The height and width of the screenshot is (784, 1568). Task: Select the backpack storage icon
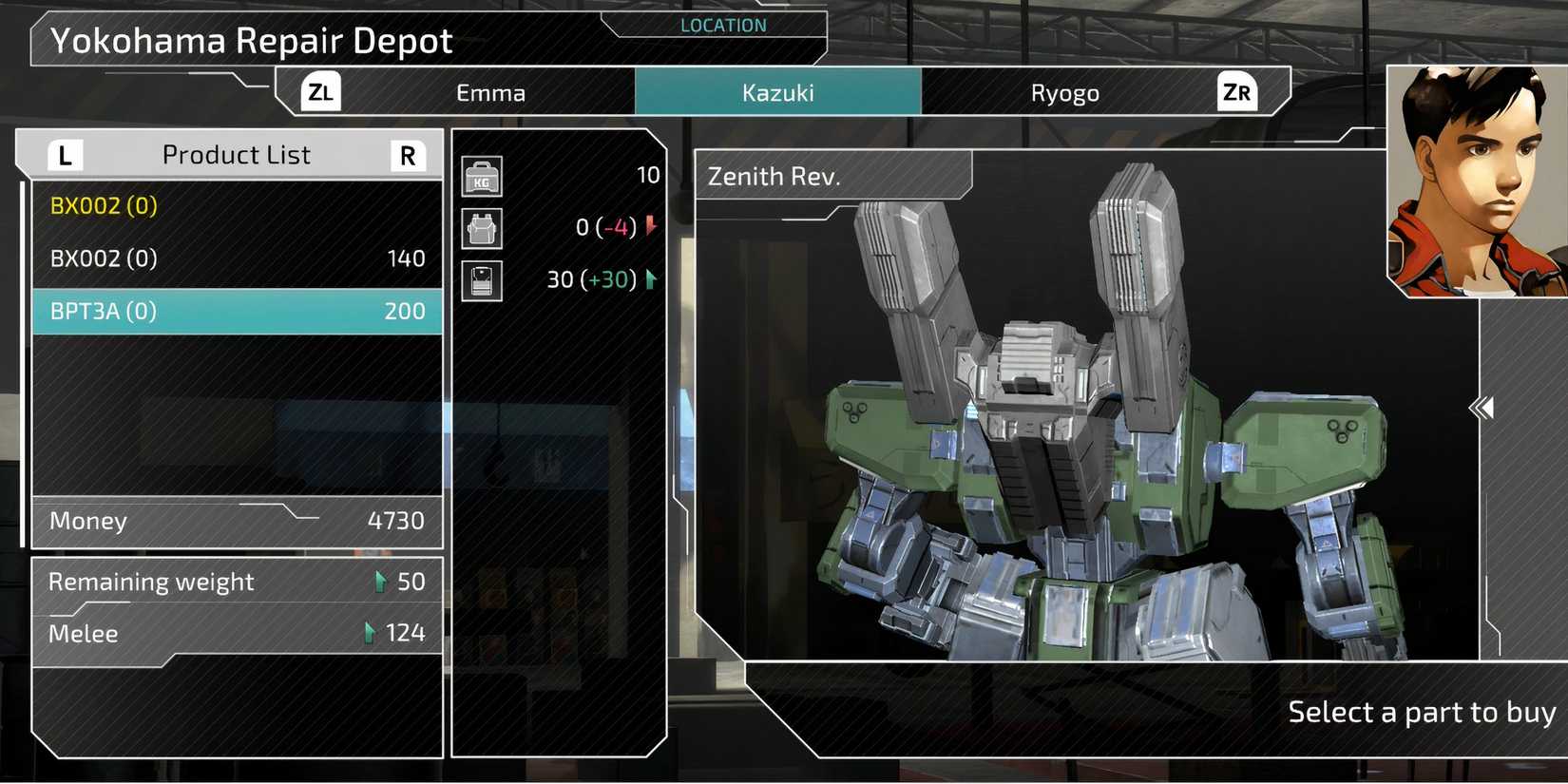point(482,228)
